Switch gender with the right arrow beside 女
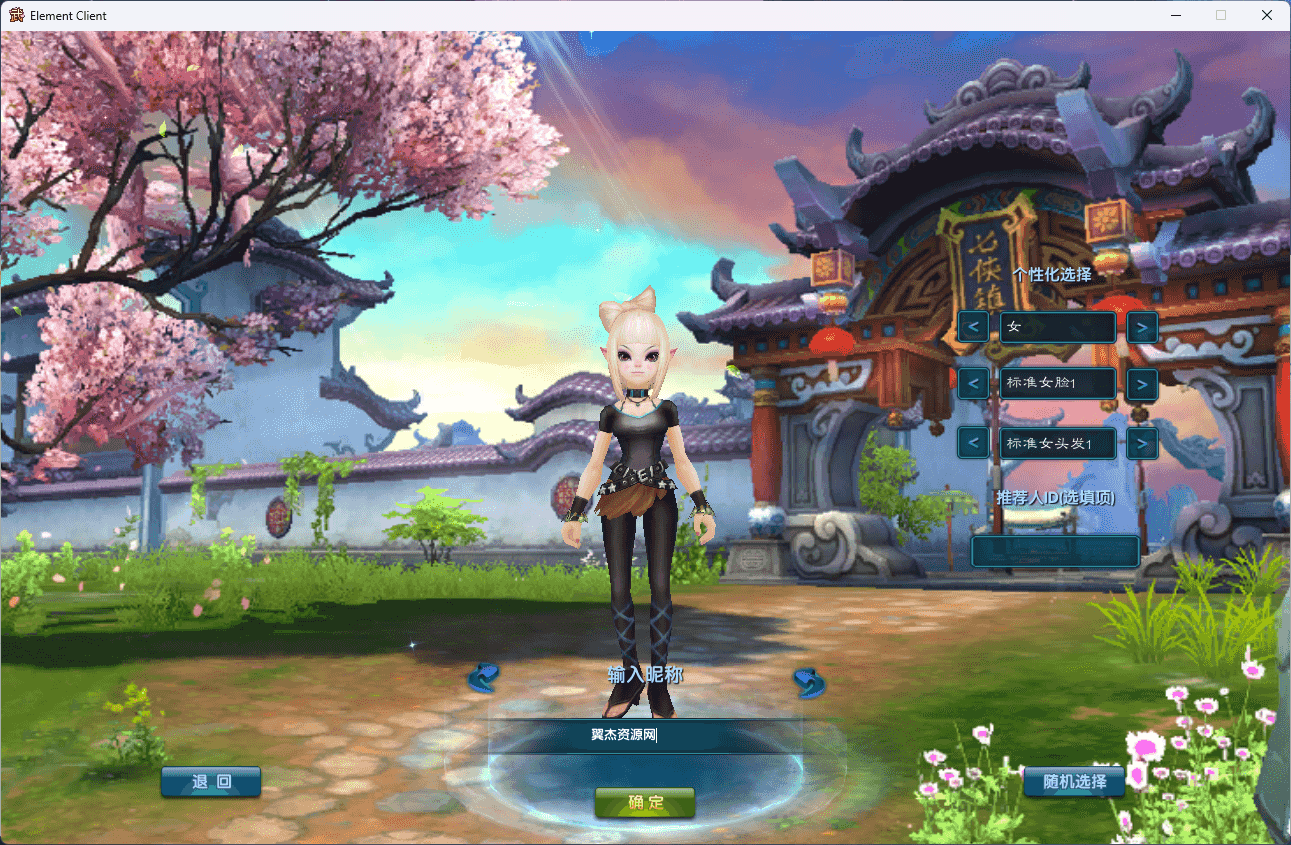The width and height of the screenshot is (1291, 845). tap(1142, 326)
